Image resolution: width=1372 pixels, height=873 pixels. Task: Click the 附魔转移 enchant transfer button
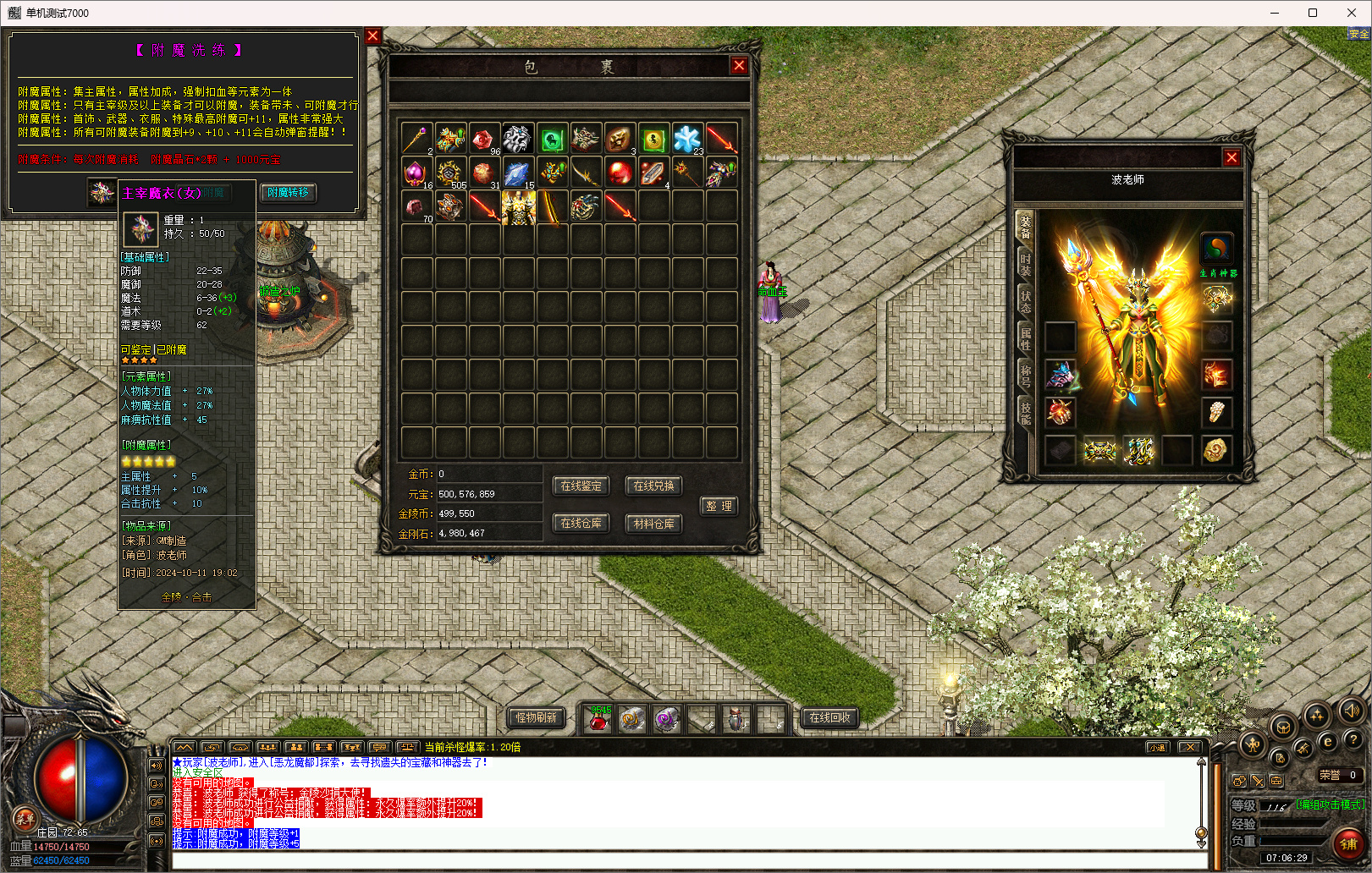point(288,193)
